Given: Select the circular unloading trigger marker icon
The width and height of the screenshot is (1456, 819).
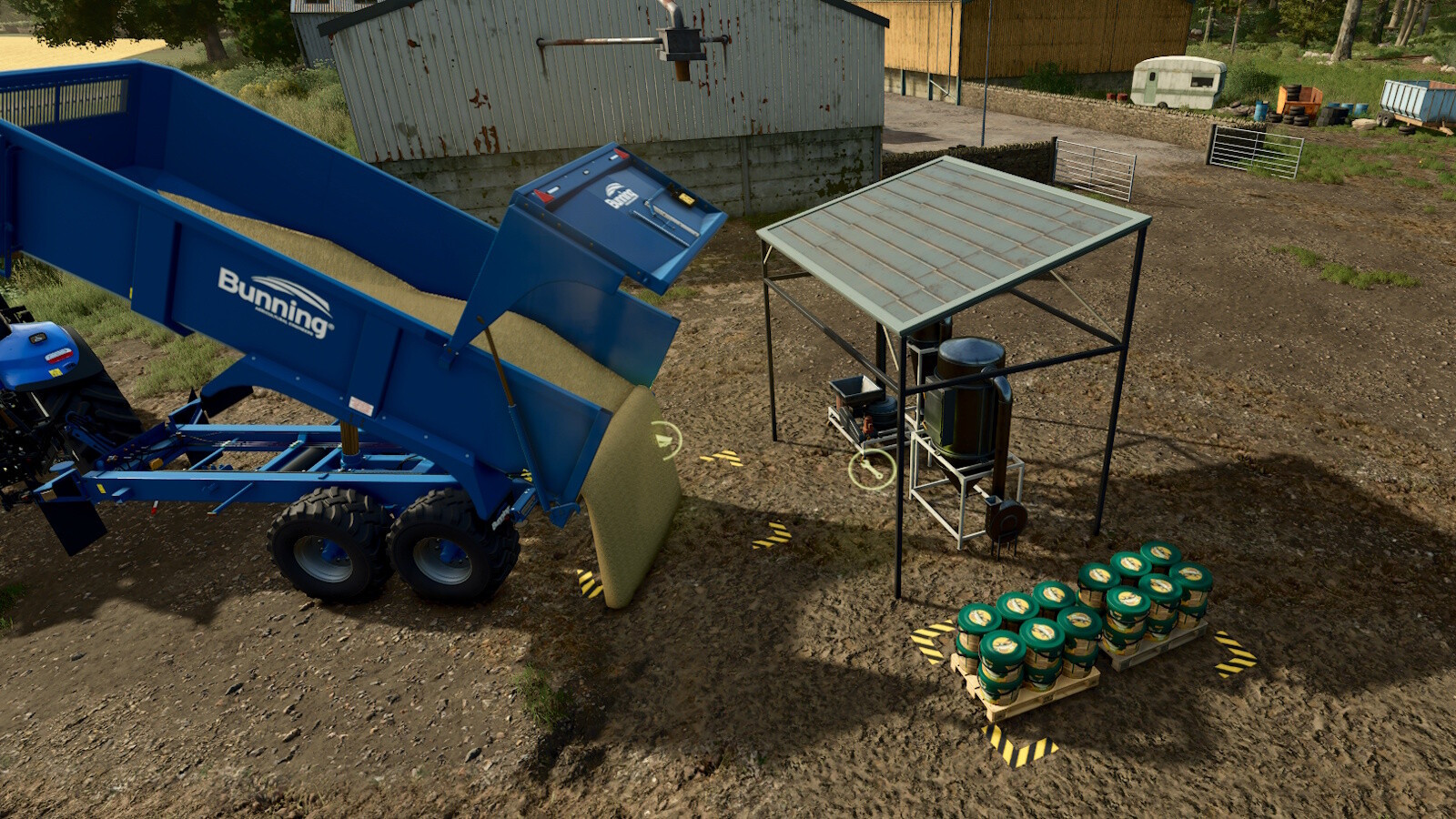Looking at the screenshot, I should 667,441.
